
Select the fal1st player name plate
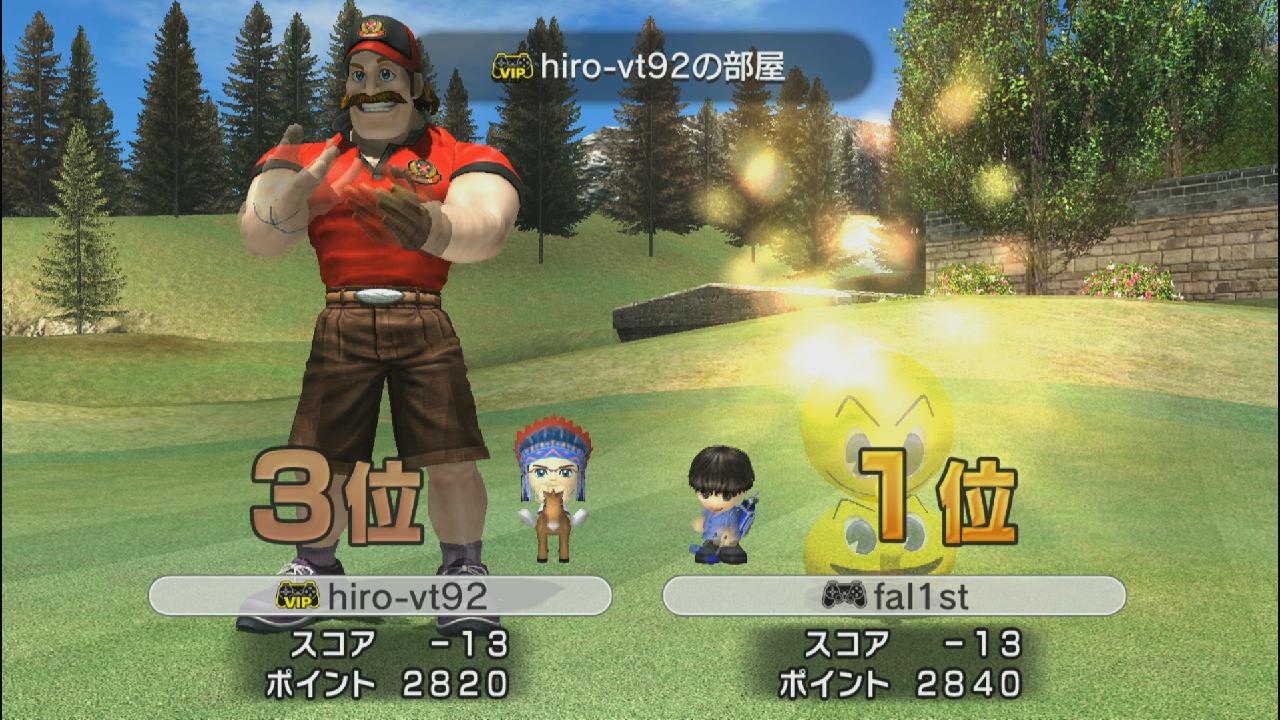coord(894,596)
